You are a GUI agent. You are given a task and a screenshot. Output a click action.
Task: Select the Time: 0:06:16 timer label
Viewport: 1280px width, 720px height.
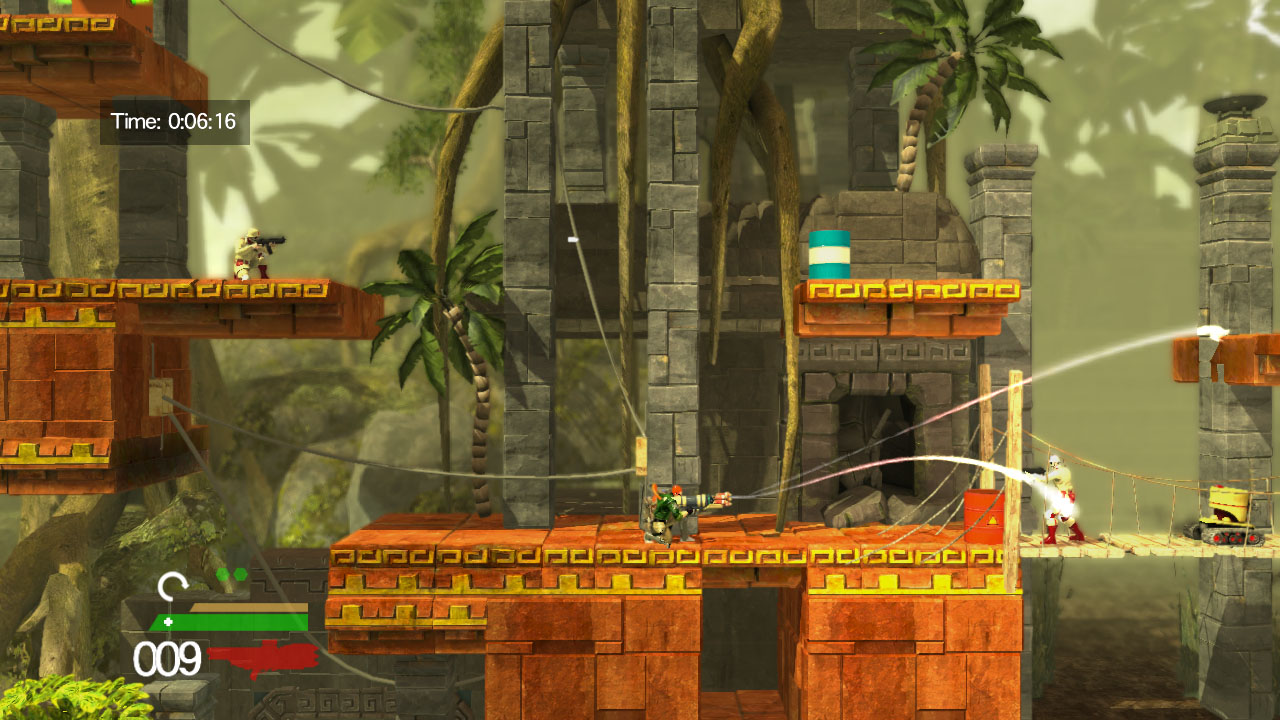[175, 119]
